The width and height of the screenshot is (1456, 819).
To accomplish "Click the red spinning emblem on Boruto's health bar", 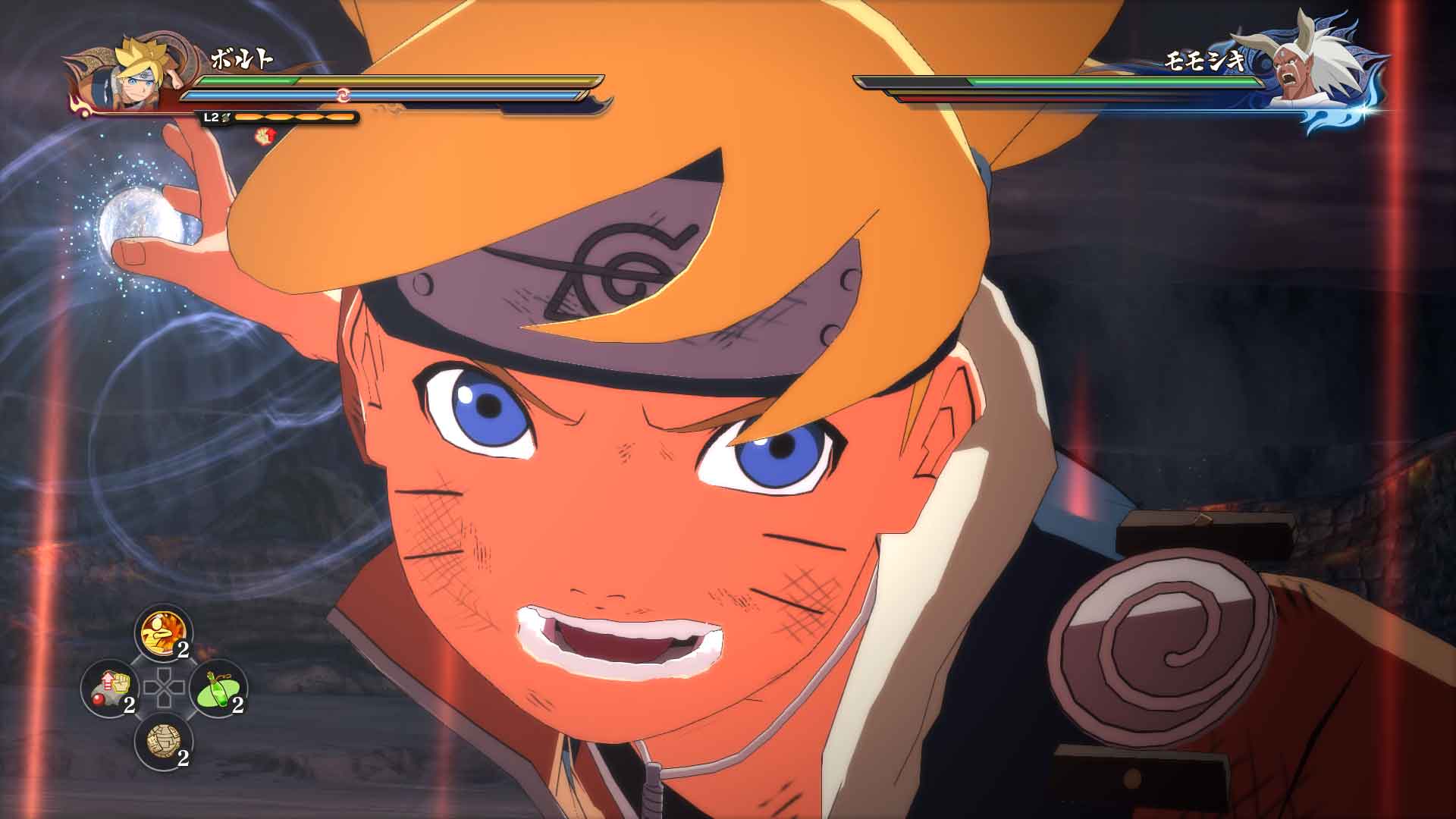I will click(x=344, y=96).
